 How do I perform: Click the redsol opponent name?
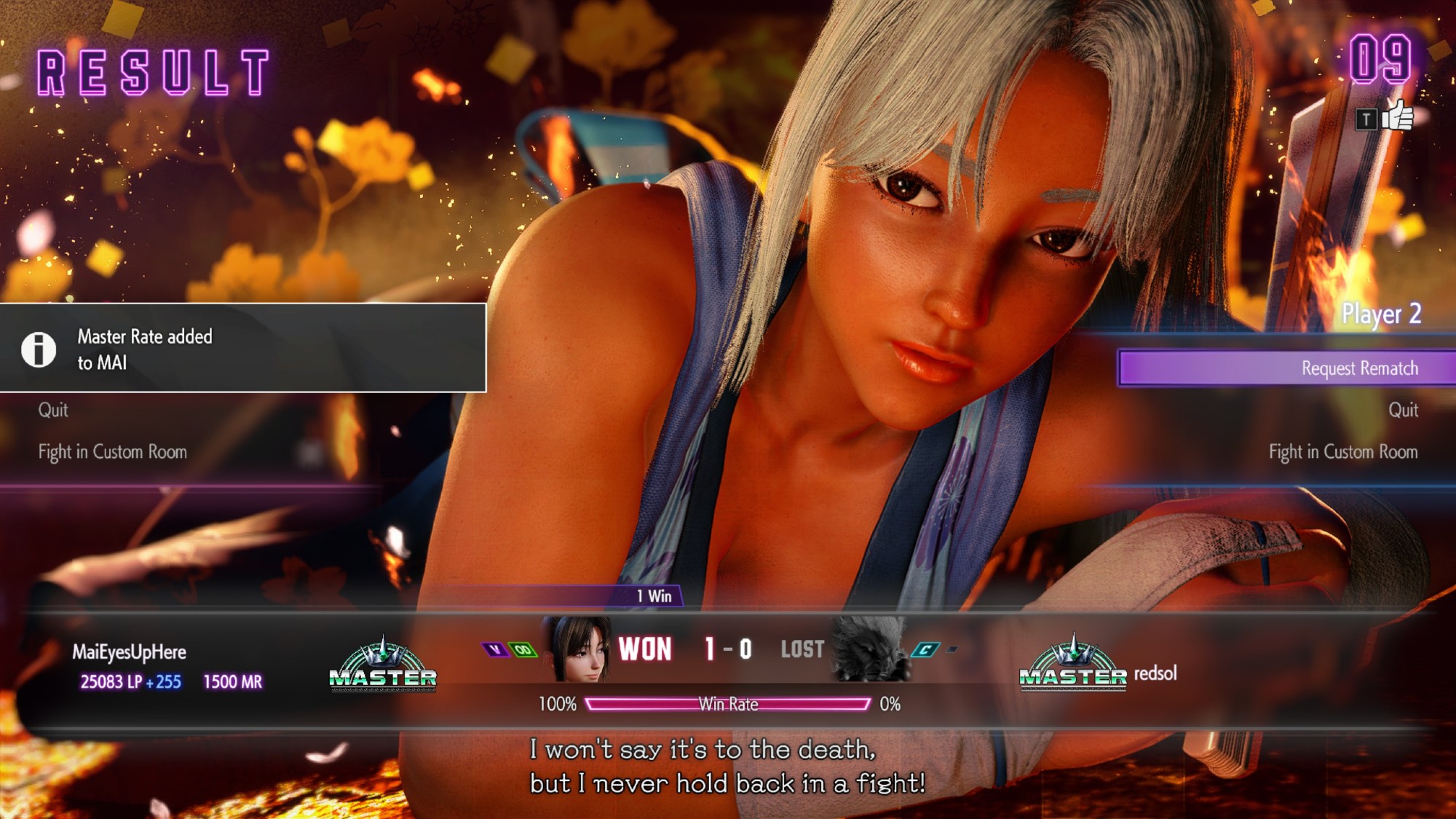pos(1155,673)
